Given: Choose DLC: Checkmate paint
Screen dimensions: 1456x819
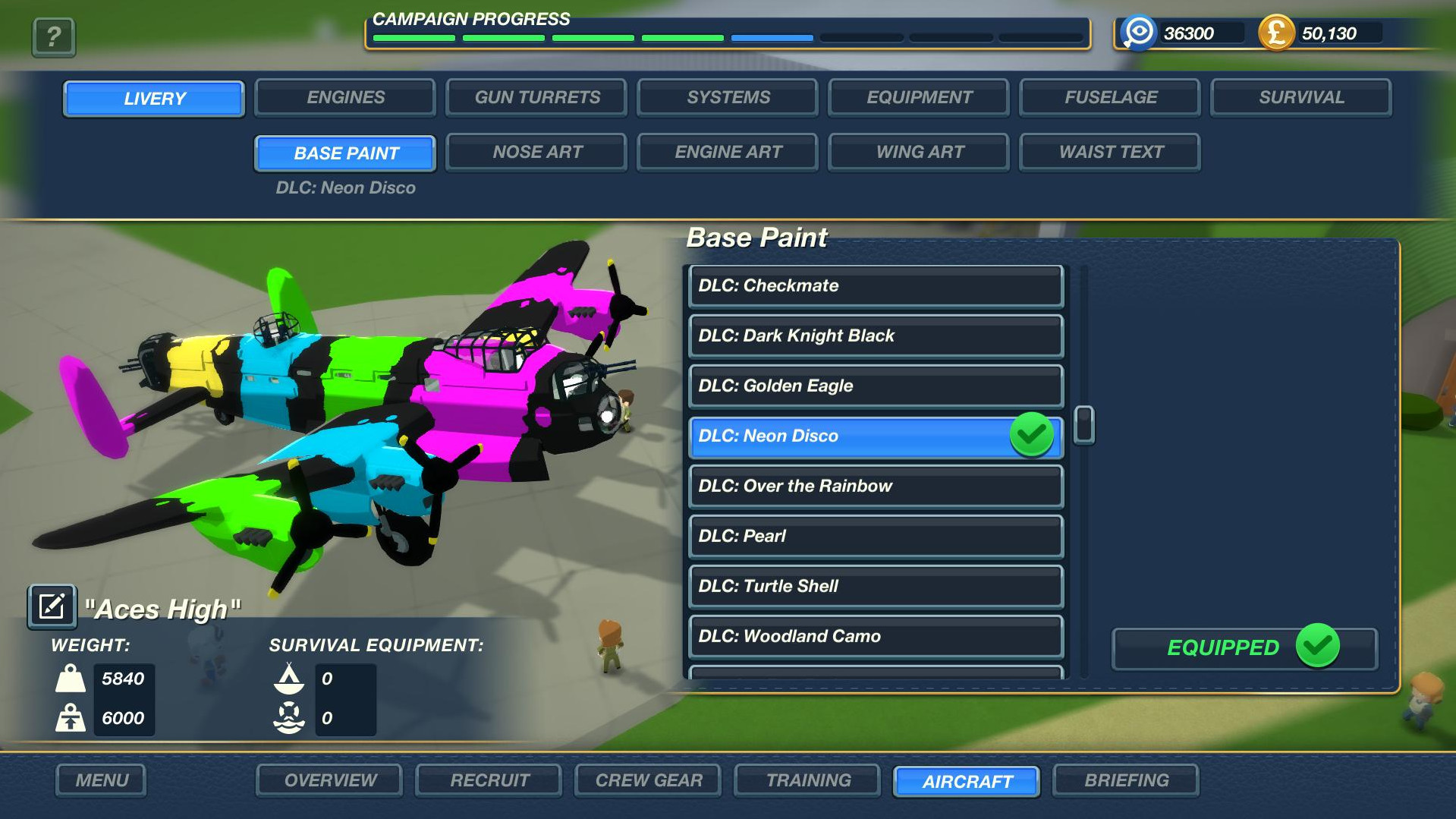Looking at the screenshot, I should [x=876, y=286].
